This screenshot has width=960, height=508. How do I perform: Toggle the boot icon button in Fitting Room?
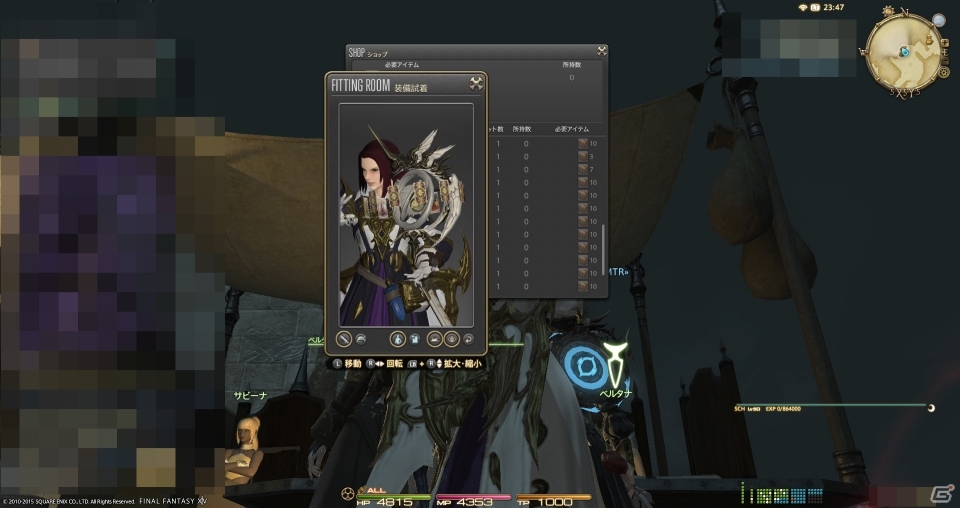coord(434,339)
